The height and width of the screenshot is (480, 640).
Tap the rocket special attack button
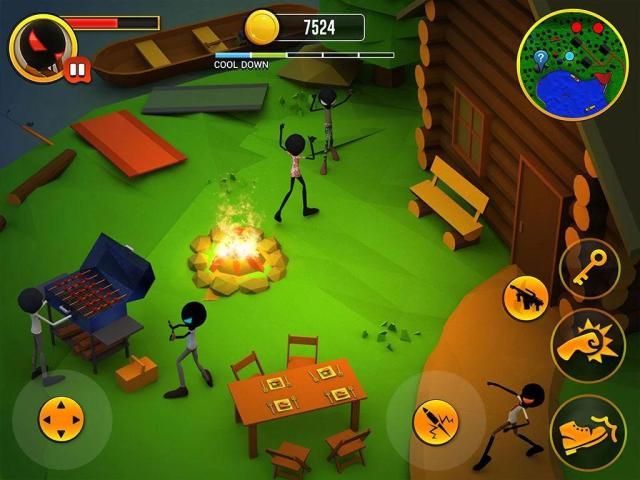tap(436, 421)
